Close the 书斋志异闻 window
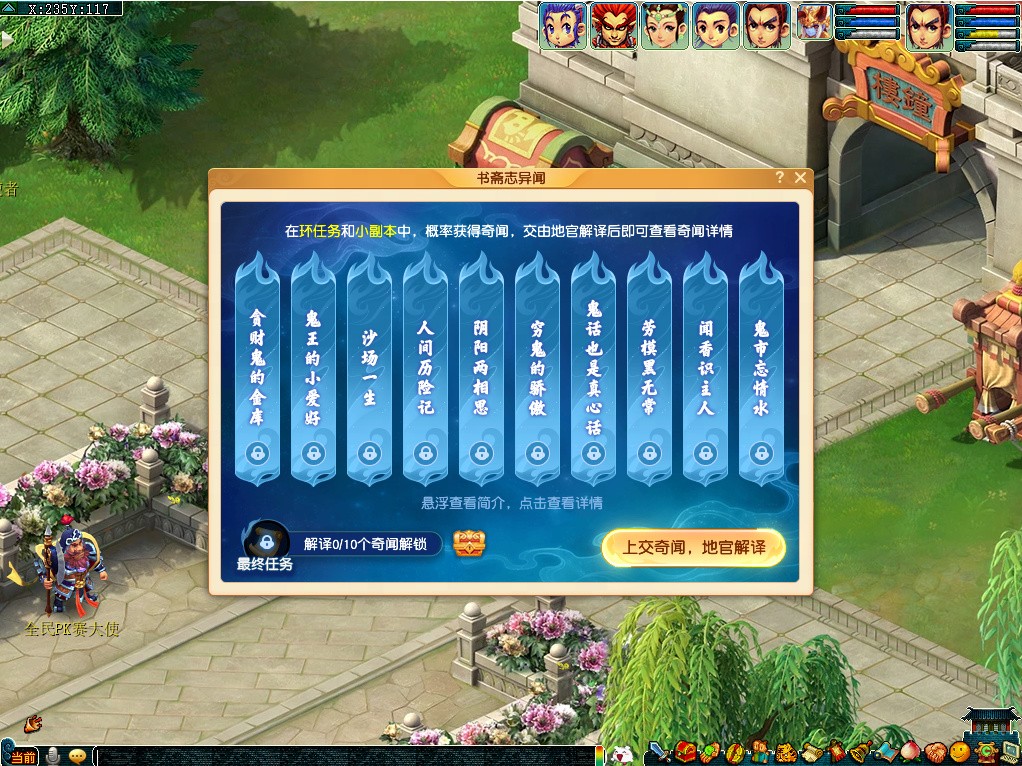 click(800, 178)
